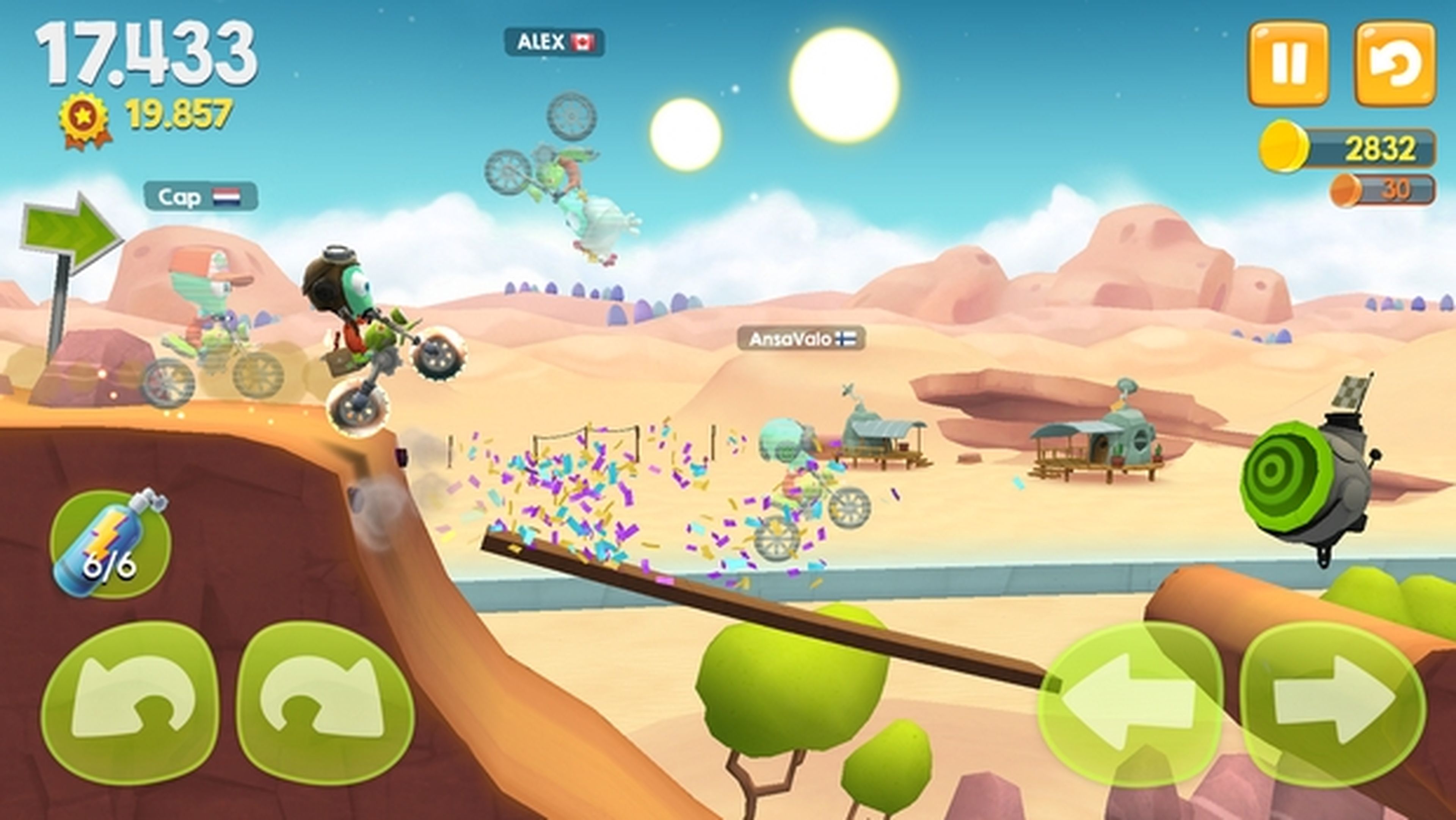Pause the race with the pause button
This screenshot has width=1456, height=820.
1288,64
